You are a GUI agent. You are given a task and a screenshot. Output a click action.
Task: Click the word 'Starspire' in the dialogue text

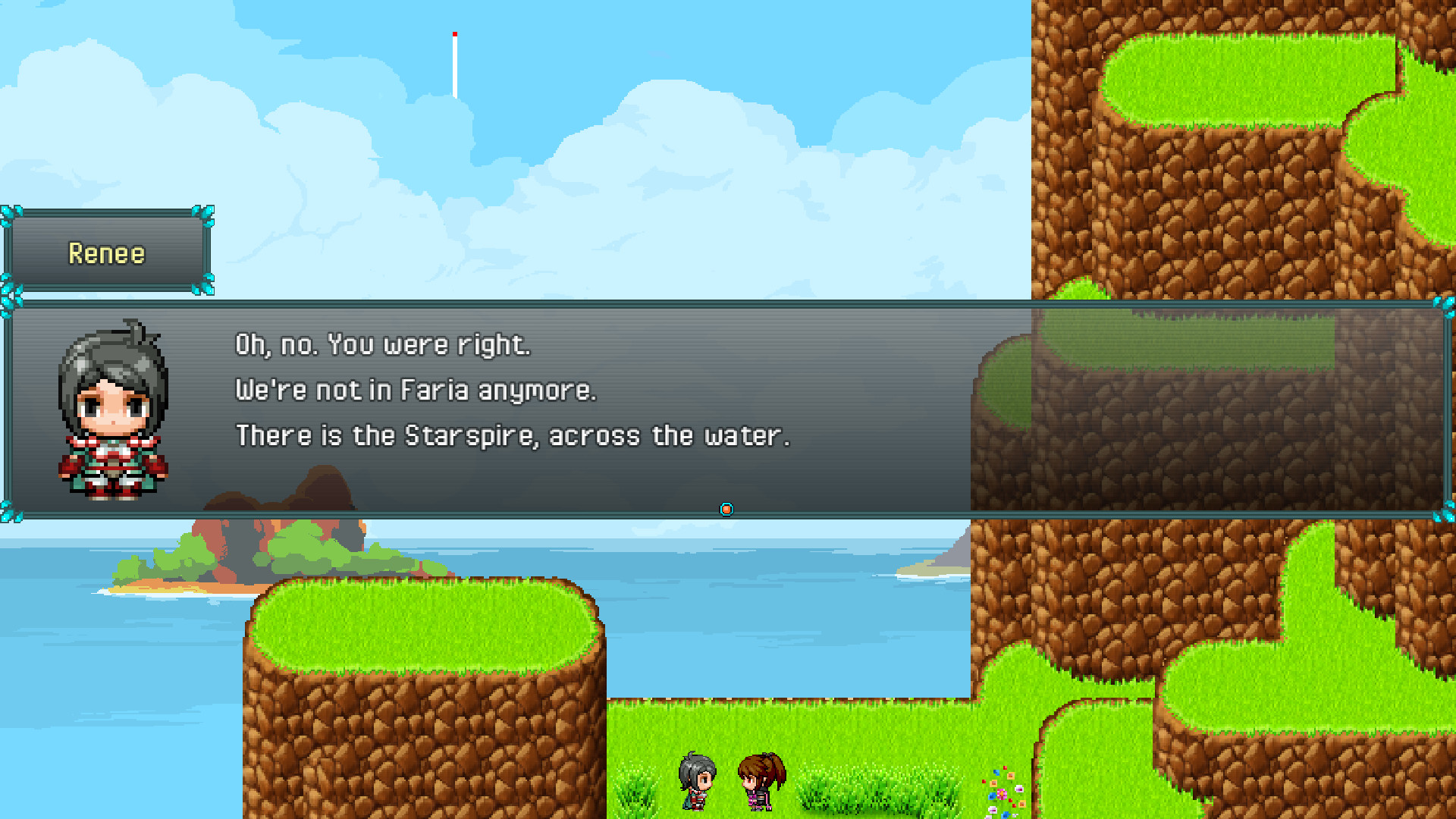pos(469,435)
